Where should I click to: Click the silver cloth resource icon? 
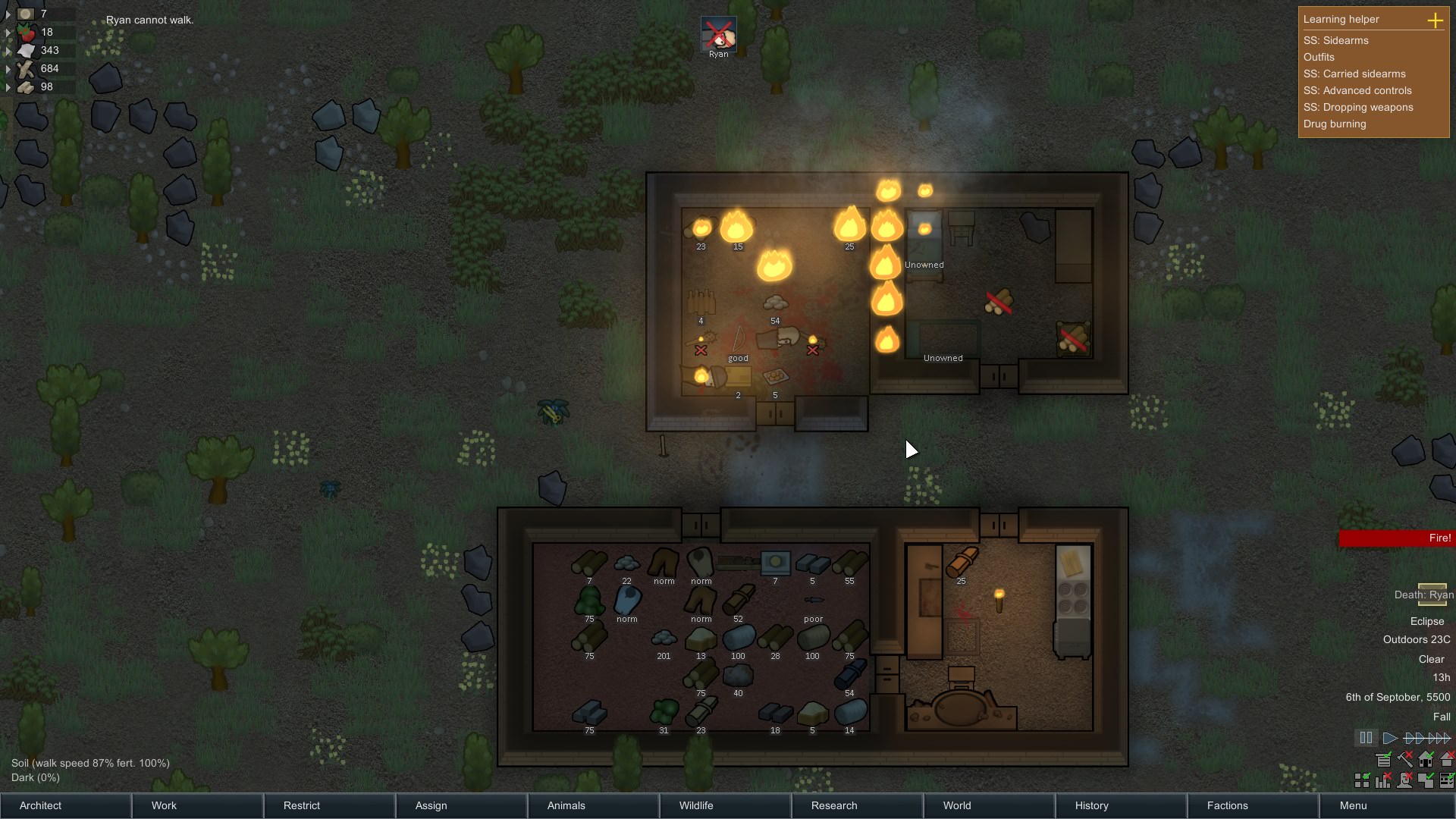[x=24, y=50]
